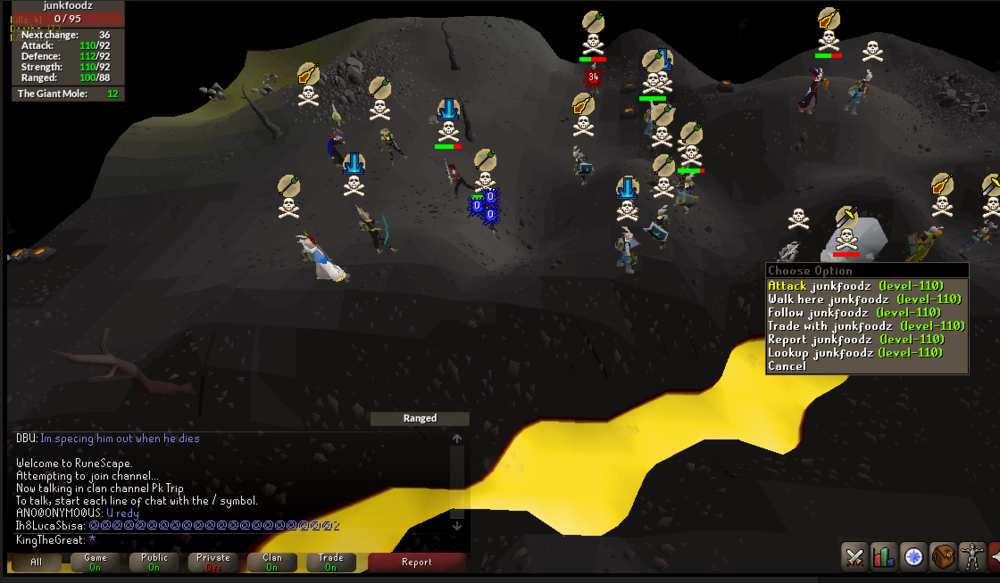Screen dimensions: 1000x583
Task: Choose Attack junkfoodz in the option menu
Action: [x=855, y=286]
